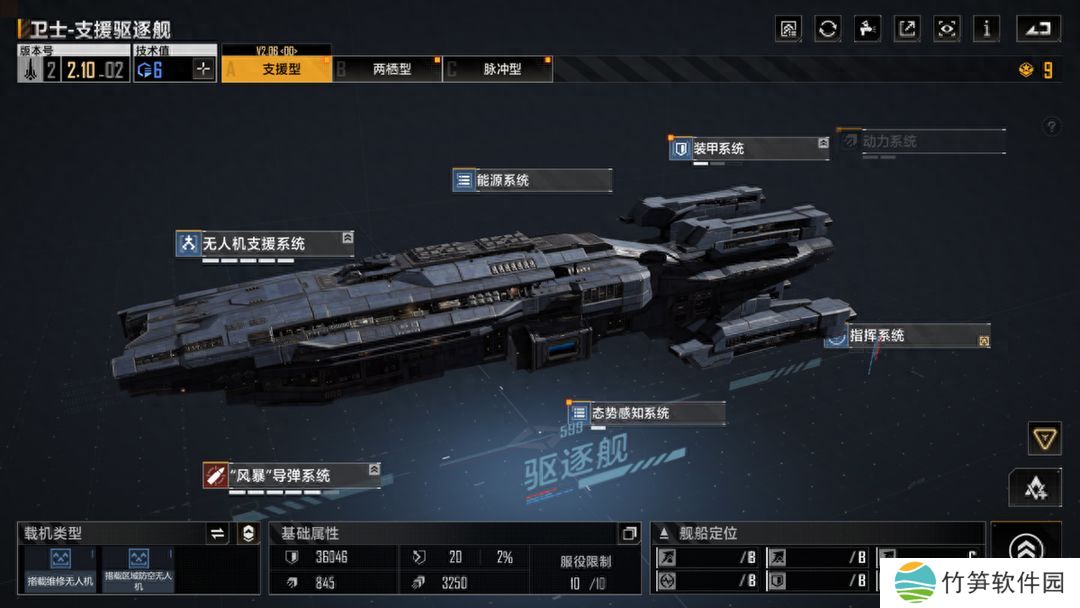The height and width of the screenshot is (608, 1080).
Task: Choose the 支援型 variant tab
Action: tap(280, 69)
